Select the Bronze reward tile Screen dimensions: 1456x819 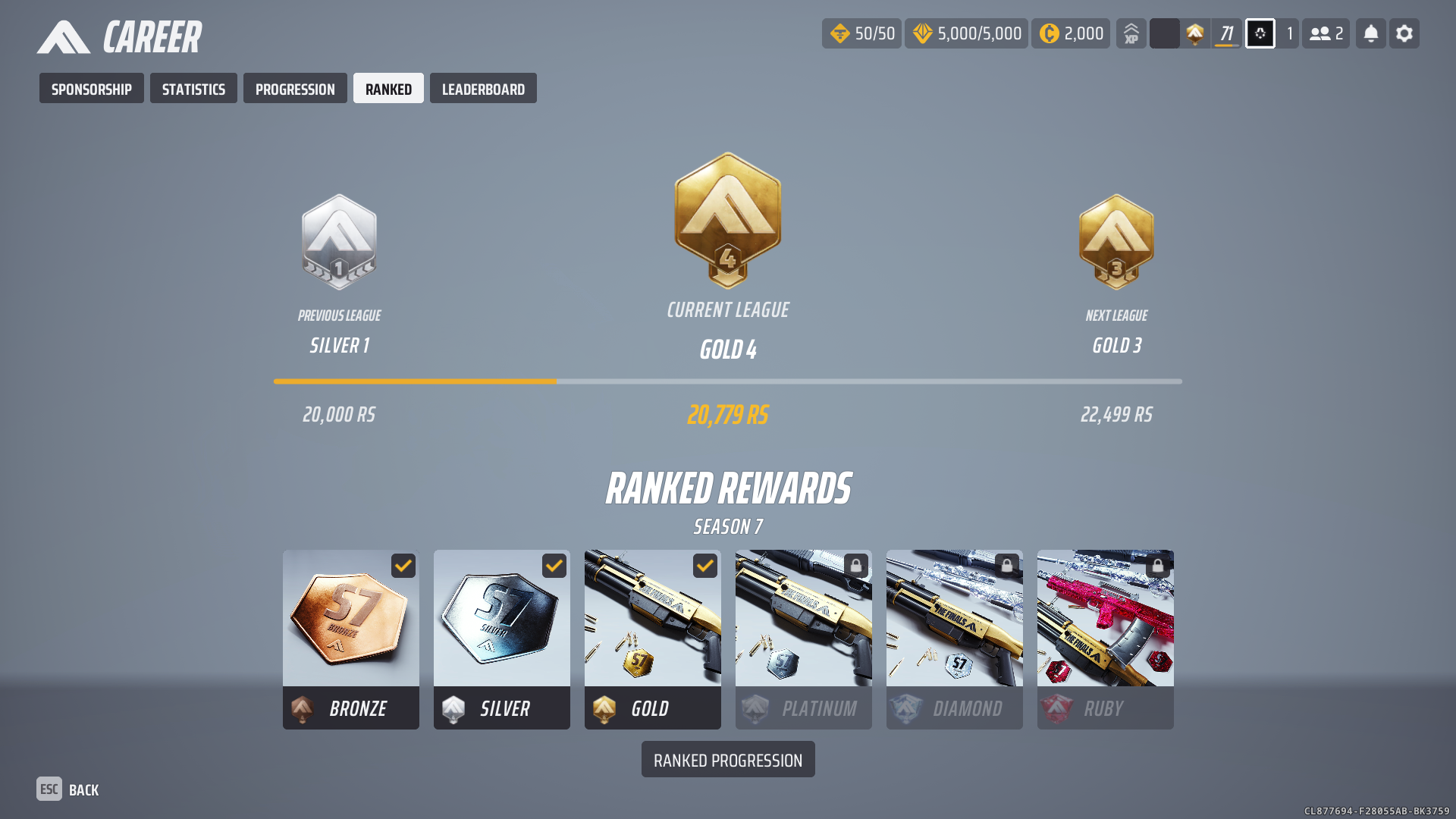(351, 639)
